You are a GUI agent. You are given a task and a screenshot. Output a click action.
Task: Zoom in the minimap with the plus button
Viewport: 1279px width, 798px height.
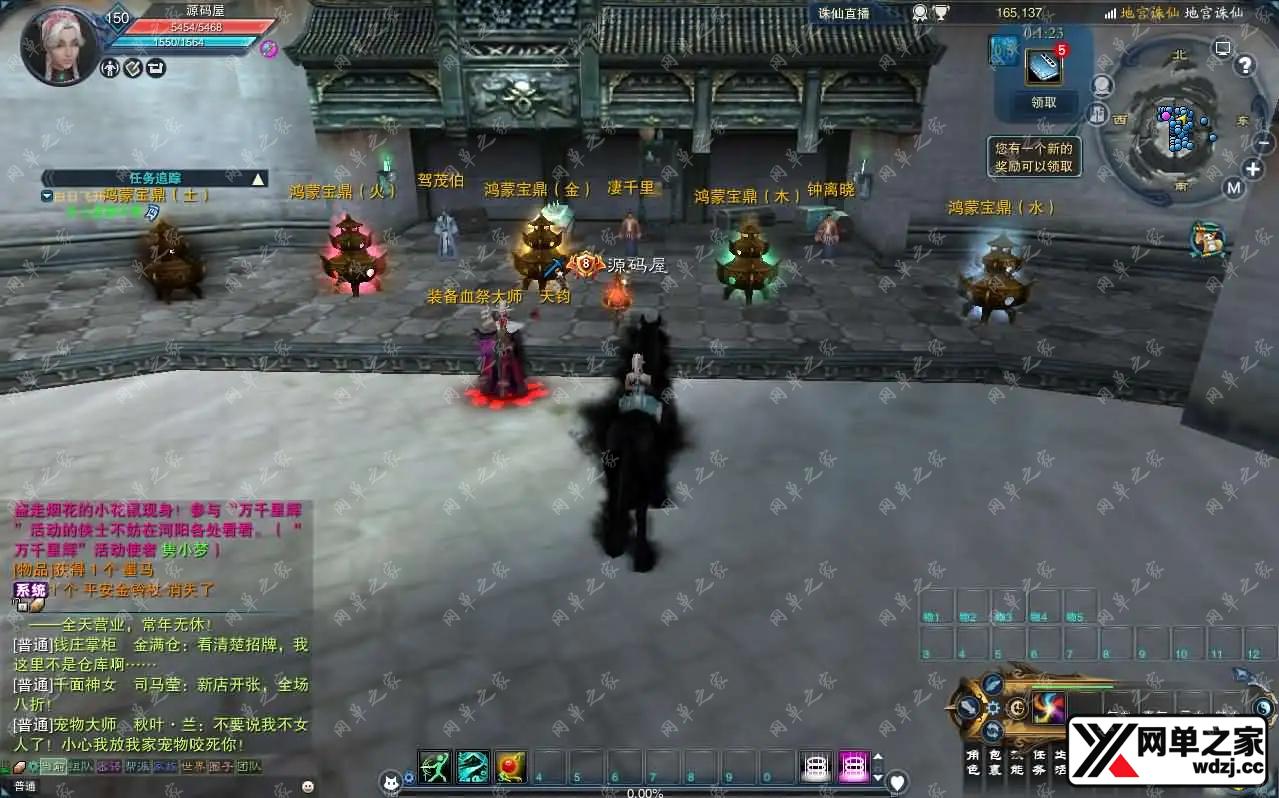(1252, 168)
